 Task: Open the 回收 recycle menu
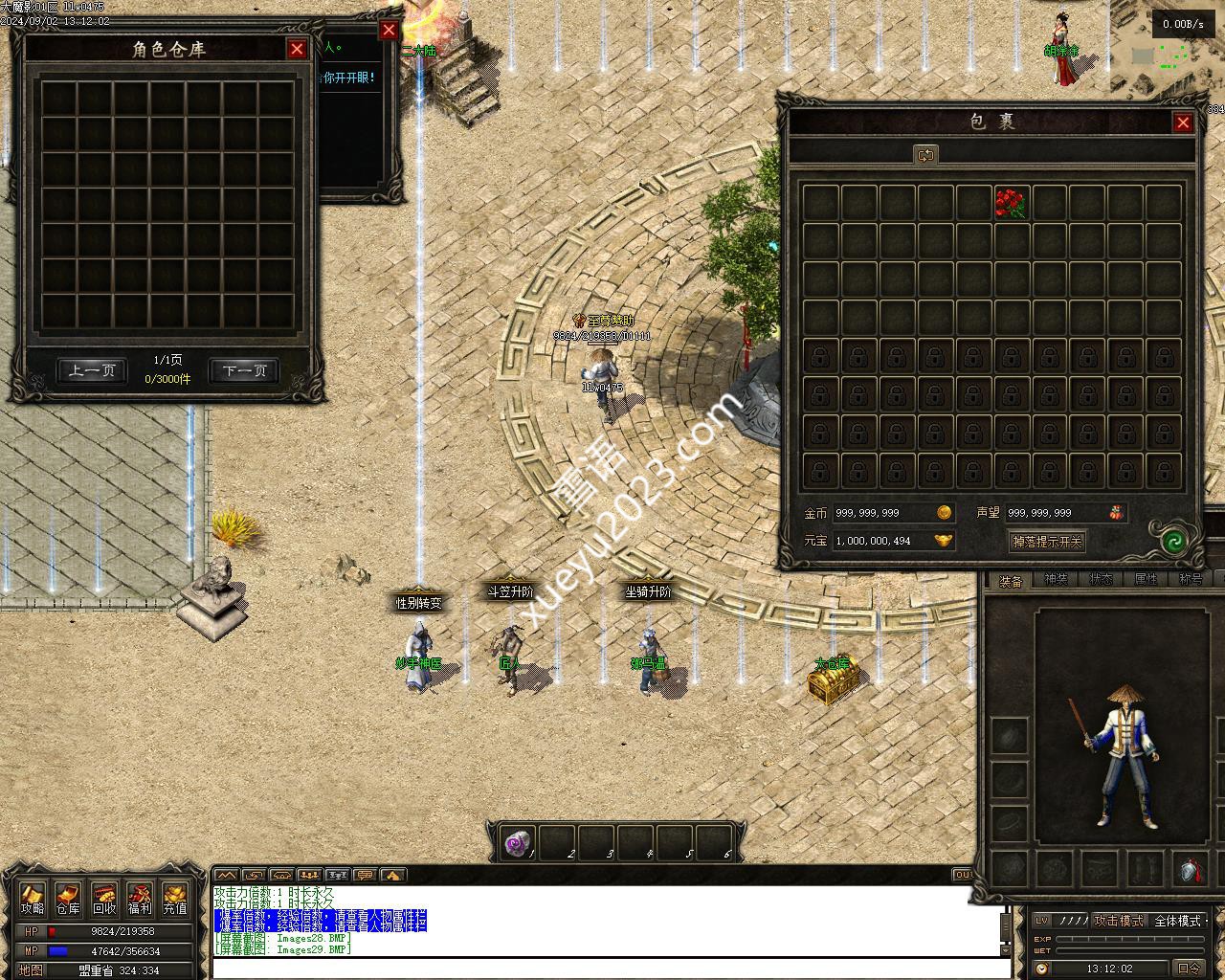click(104, 900)
